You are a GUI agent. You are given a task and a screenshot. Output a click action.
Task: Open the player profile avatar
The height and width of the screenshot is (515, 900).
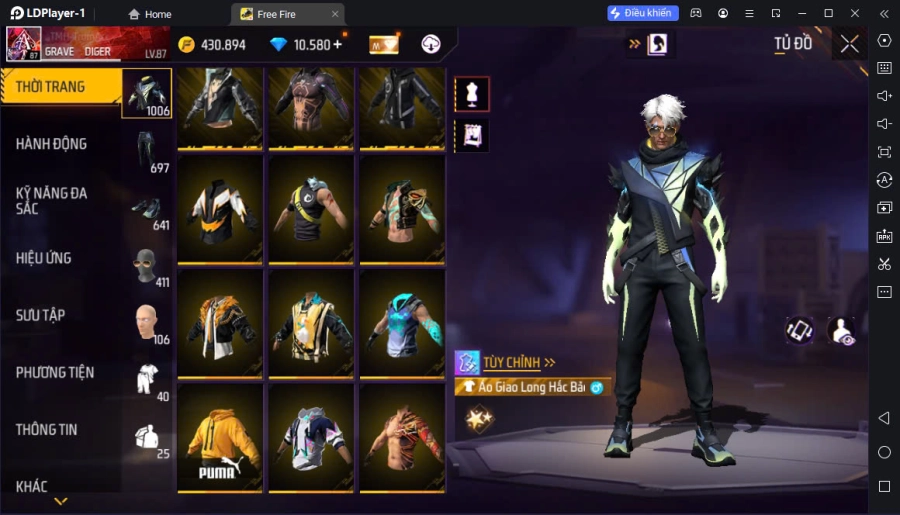point(24,44)
